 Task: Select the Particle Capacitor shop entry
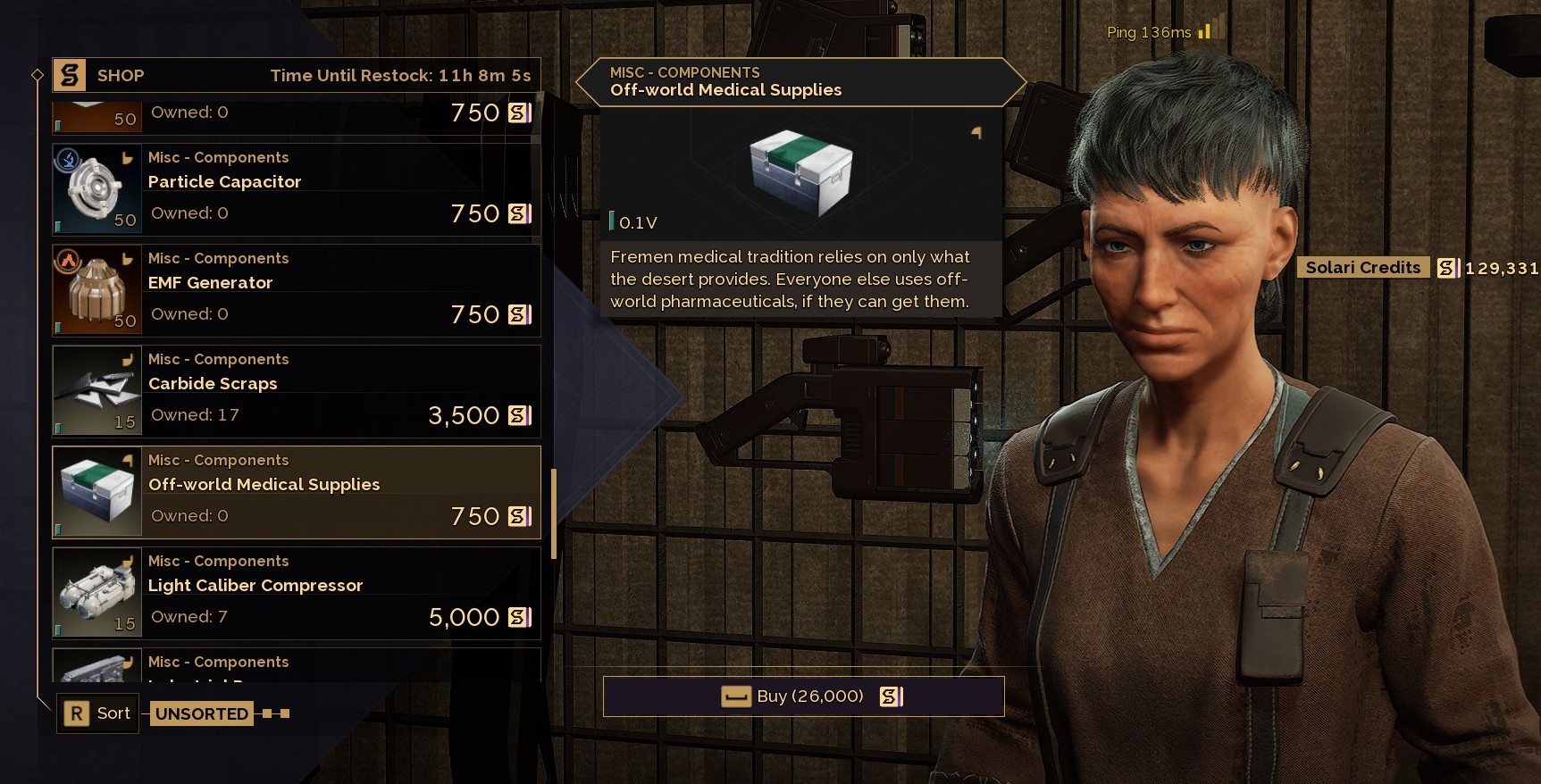339,190
